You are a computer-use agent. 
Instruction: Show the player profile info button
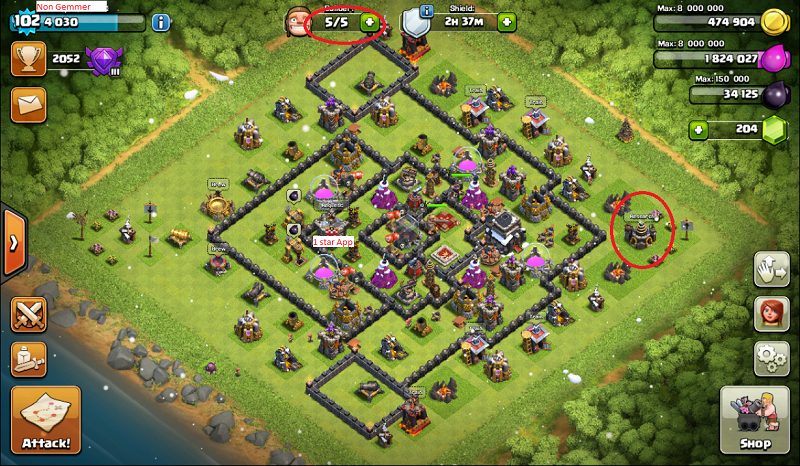tap(161, 22)
